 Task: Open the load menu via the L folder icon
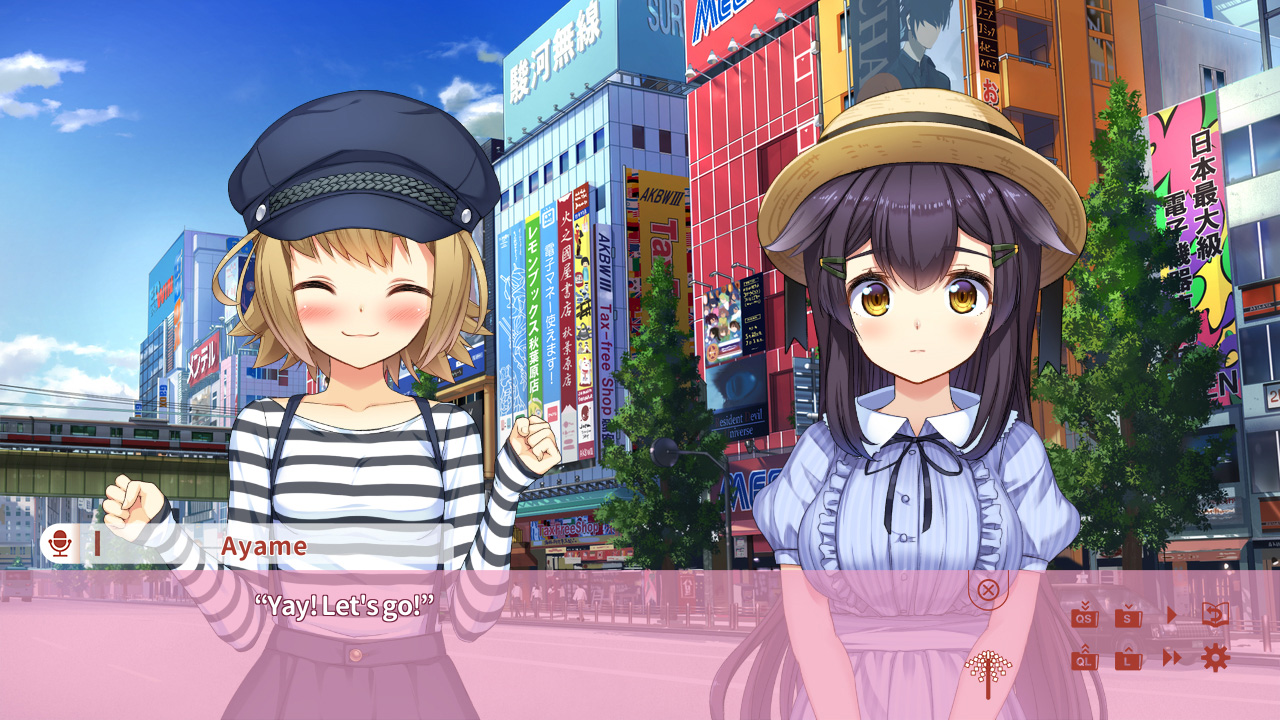click(1128, 660)
